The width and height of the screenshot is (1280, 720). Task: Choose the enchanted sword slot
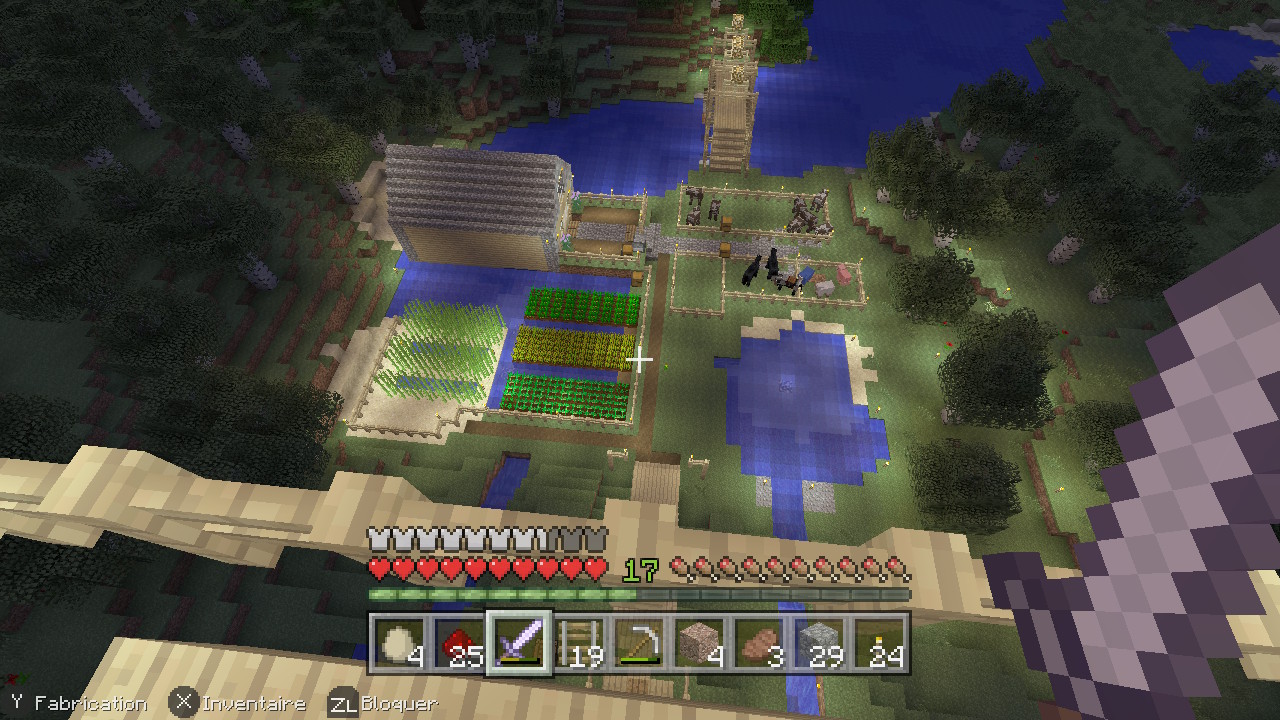click(x=519, y=643)
